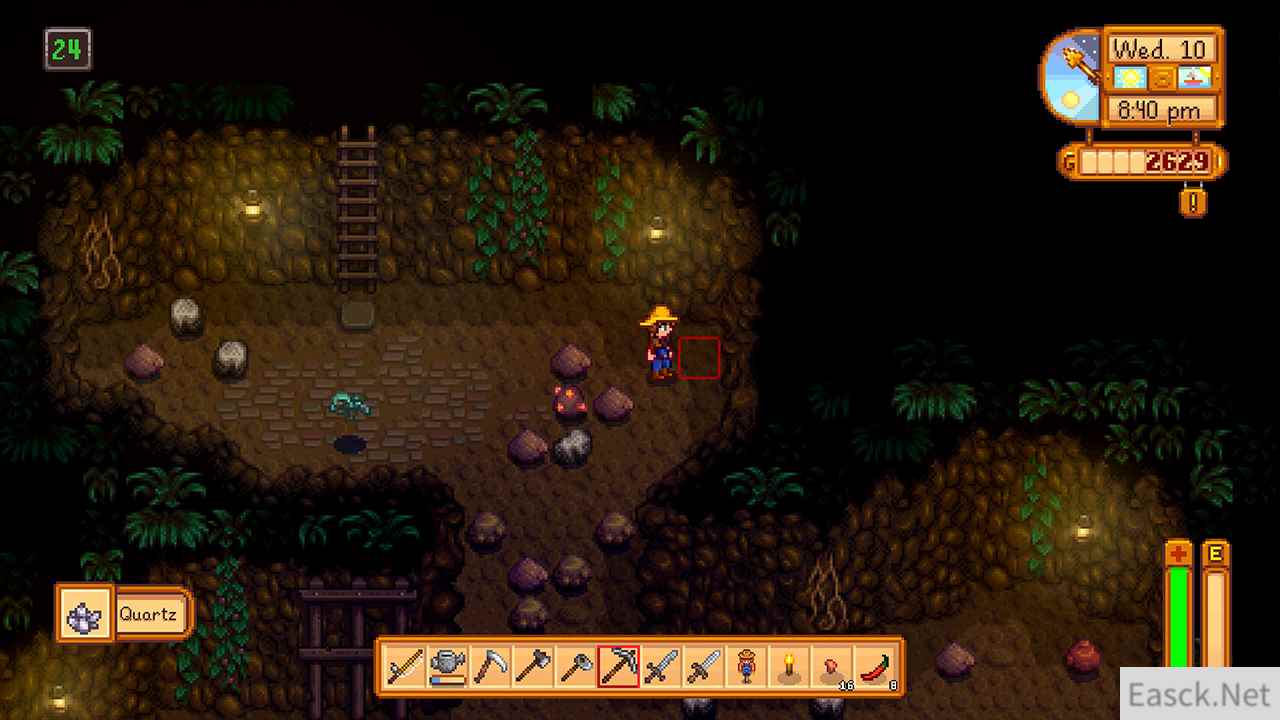Image resolution: width=1280 pixels, height=720 pixels.
Task: Pick the watering can tool
Action: (448, 665)
